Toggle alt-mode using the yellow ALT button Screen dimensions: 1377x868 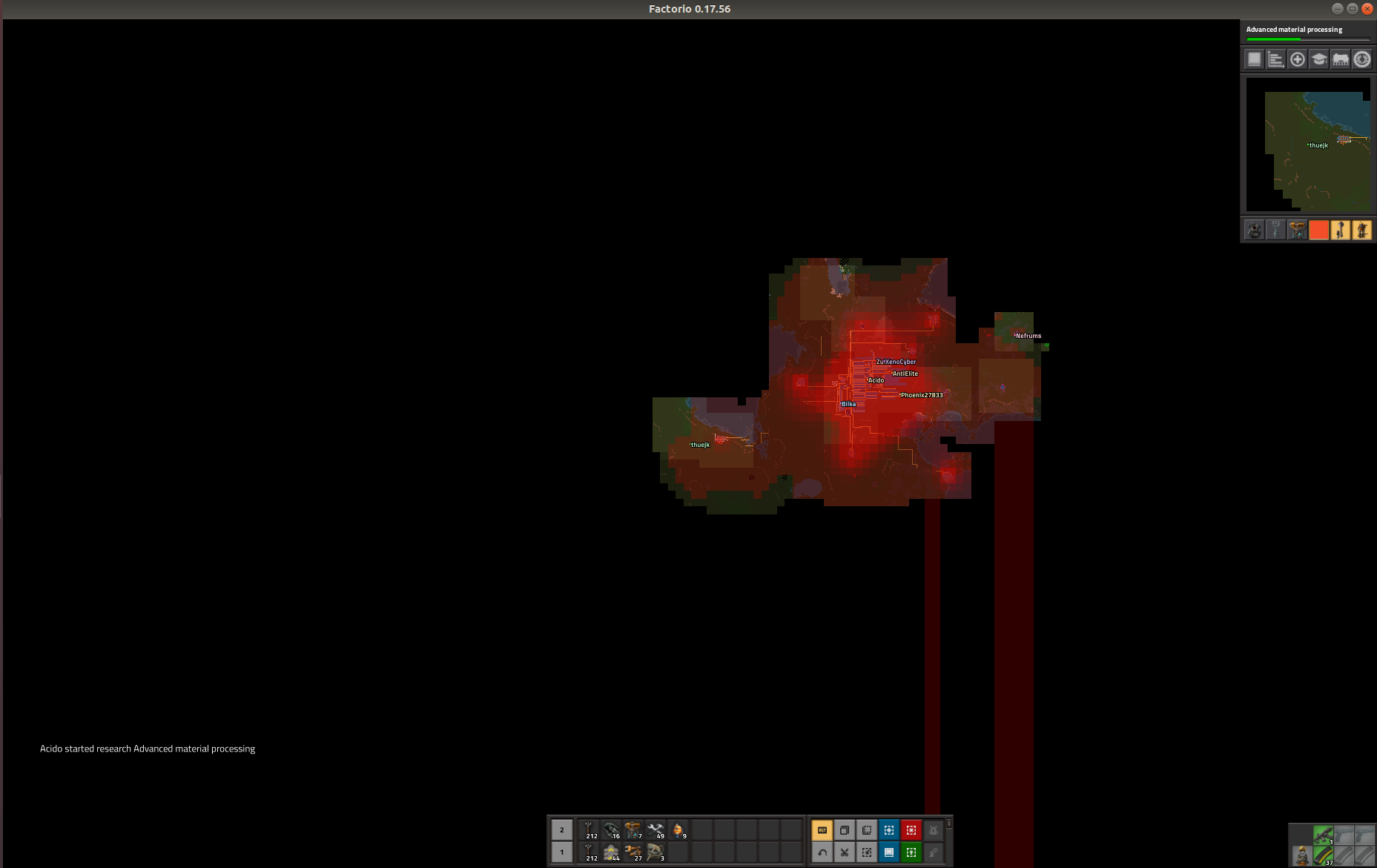(x=822, y=830)
